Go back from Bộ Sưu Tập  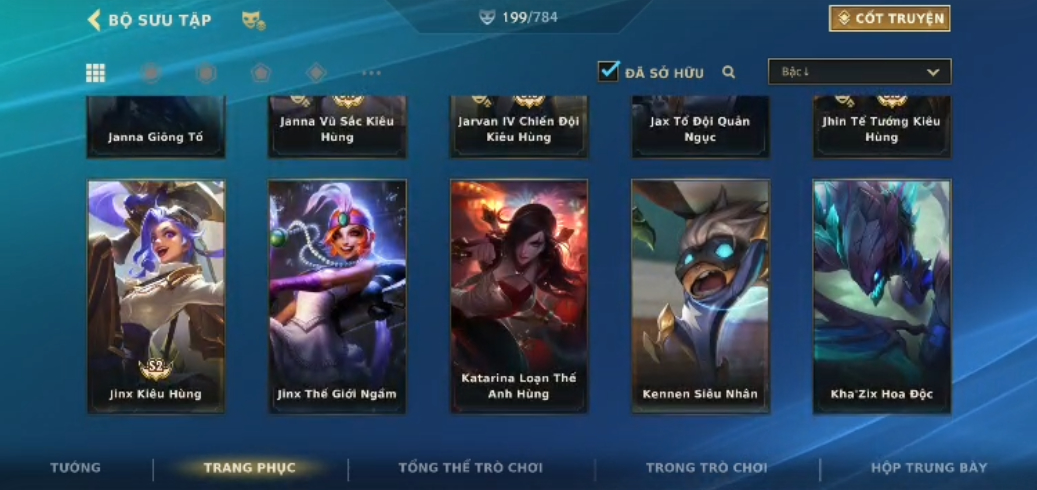(x=95, y=20)
